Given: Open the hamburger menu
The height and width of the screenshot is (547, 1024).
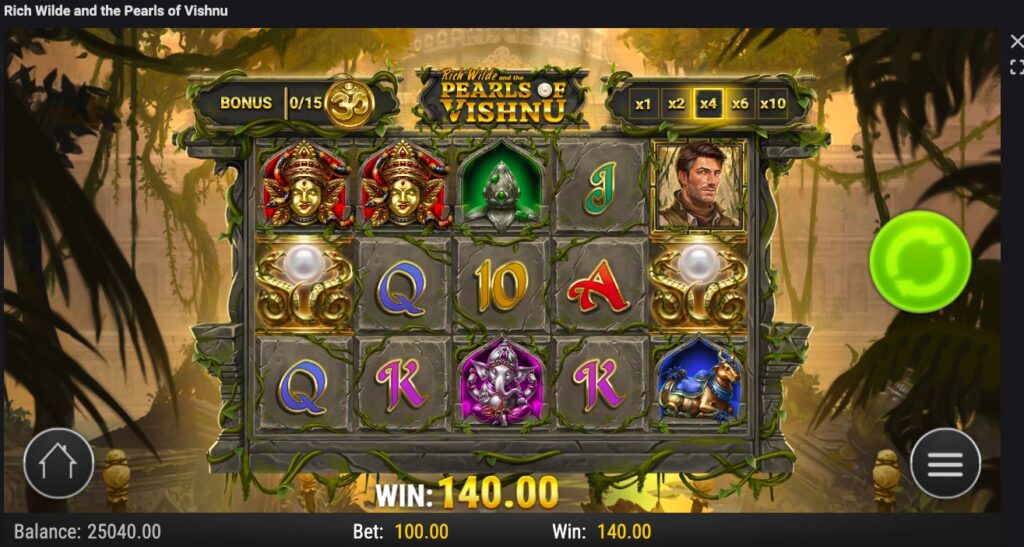Looking at the screenshot, I should [x=945, y=464].
